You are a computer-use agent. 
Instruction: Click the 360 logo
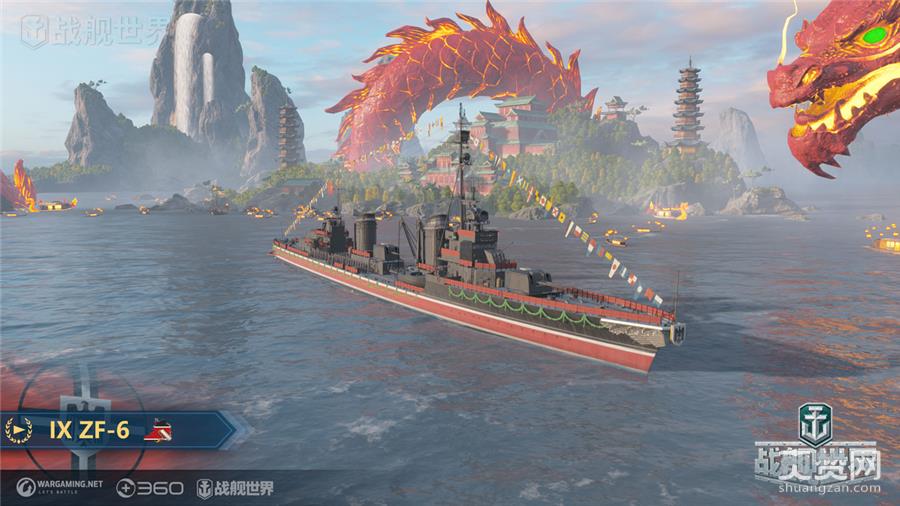click(150, 488)
